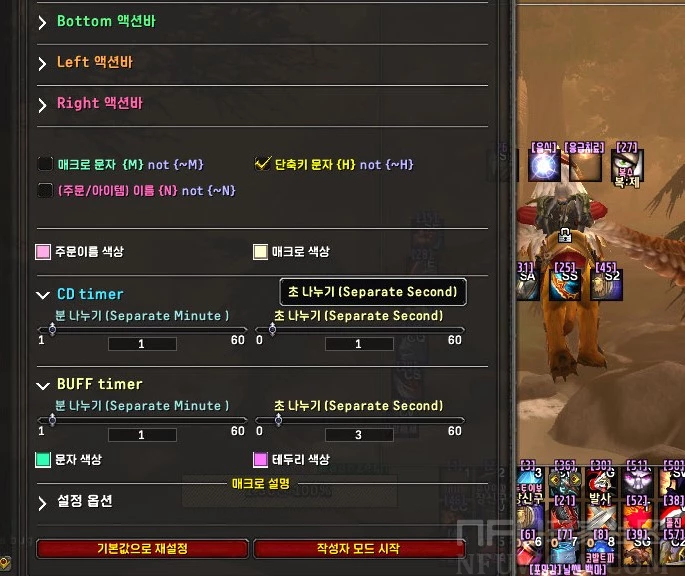685x576 pixels.
Task: Expand the 설정 옵션 section
Action: coord(43,502)
